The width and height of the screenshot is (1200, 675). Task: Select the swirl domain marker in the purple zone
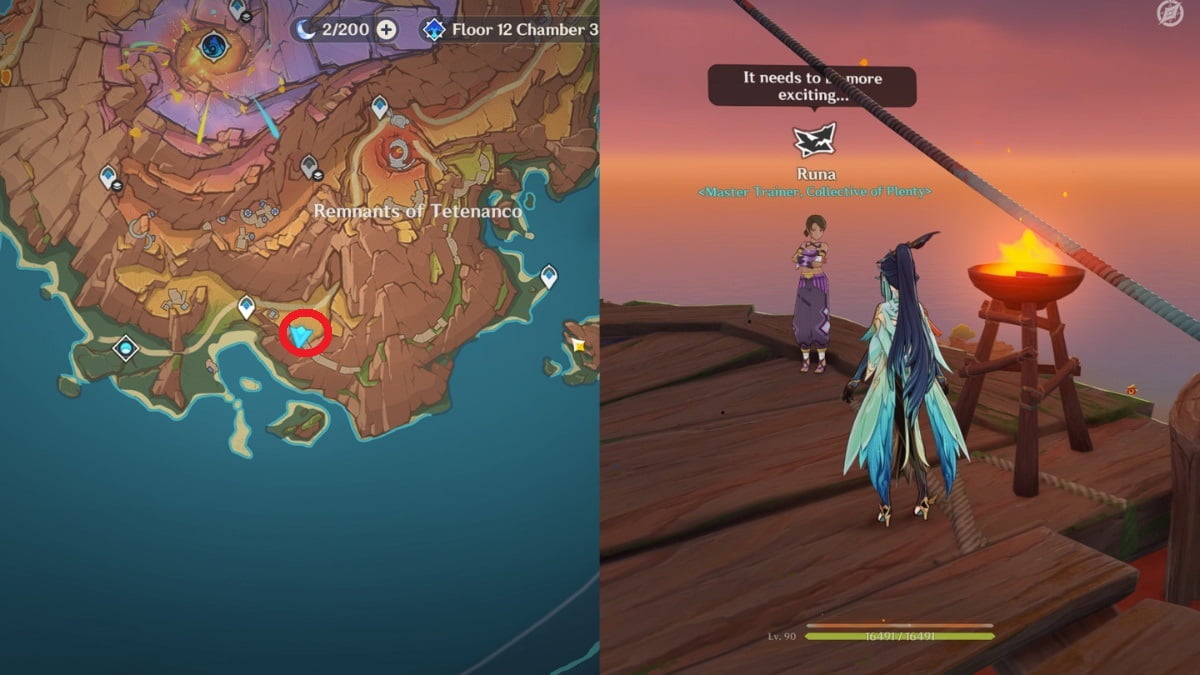point(213,45)
